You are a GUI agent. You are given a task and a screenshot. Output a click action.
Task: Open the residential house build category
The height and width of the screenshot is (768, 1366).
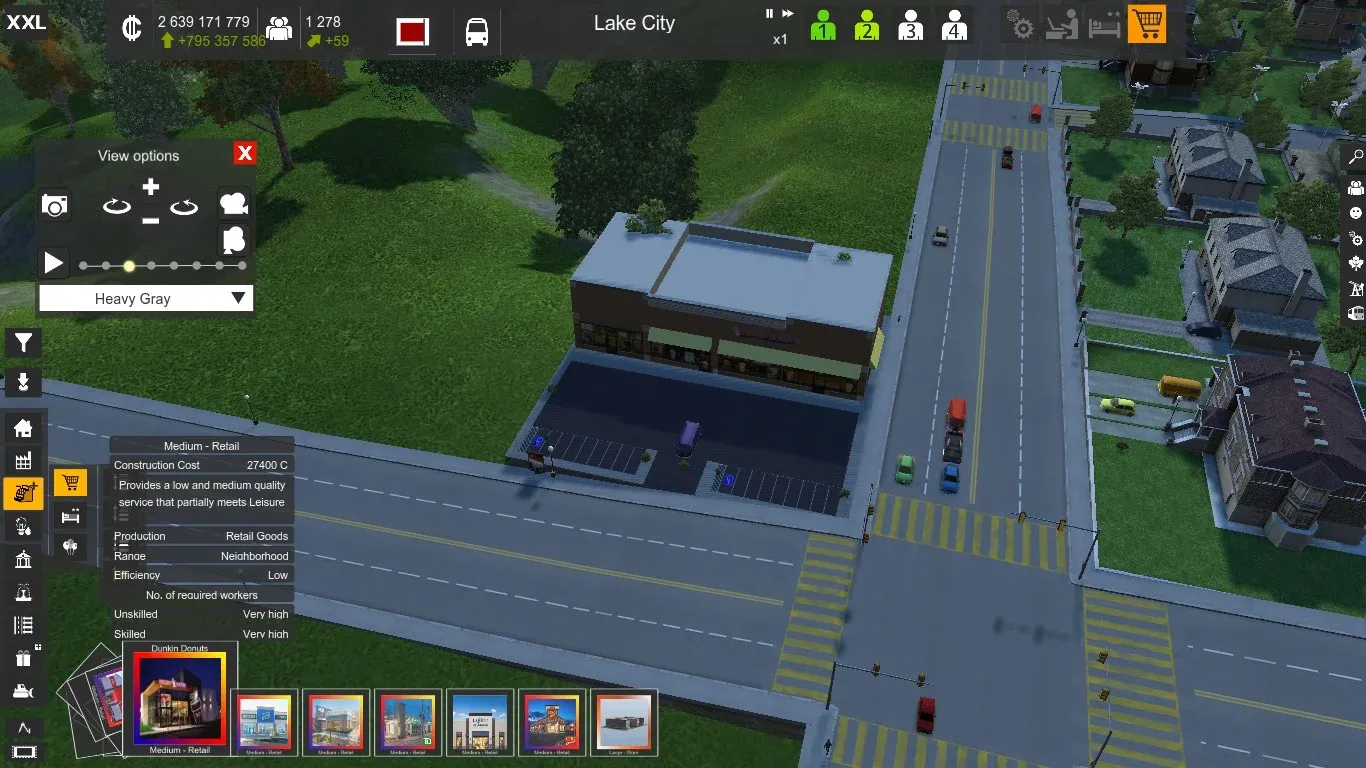(23, 428)
